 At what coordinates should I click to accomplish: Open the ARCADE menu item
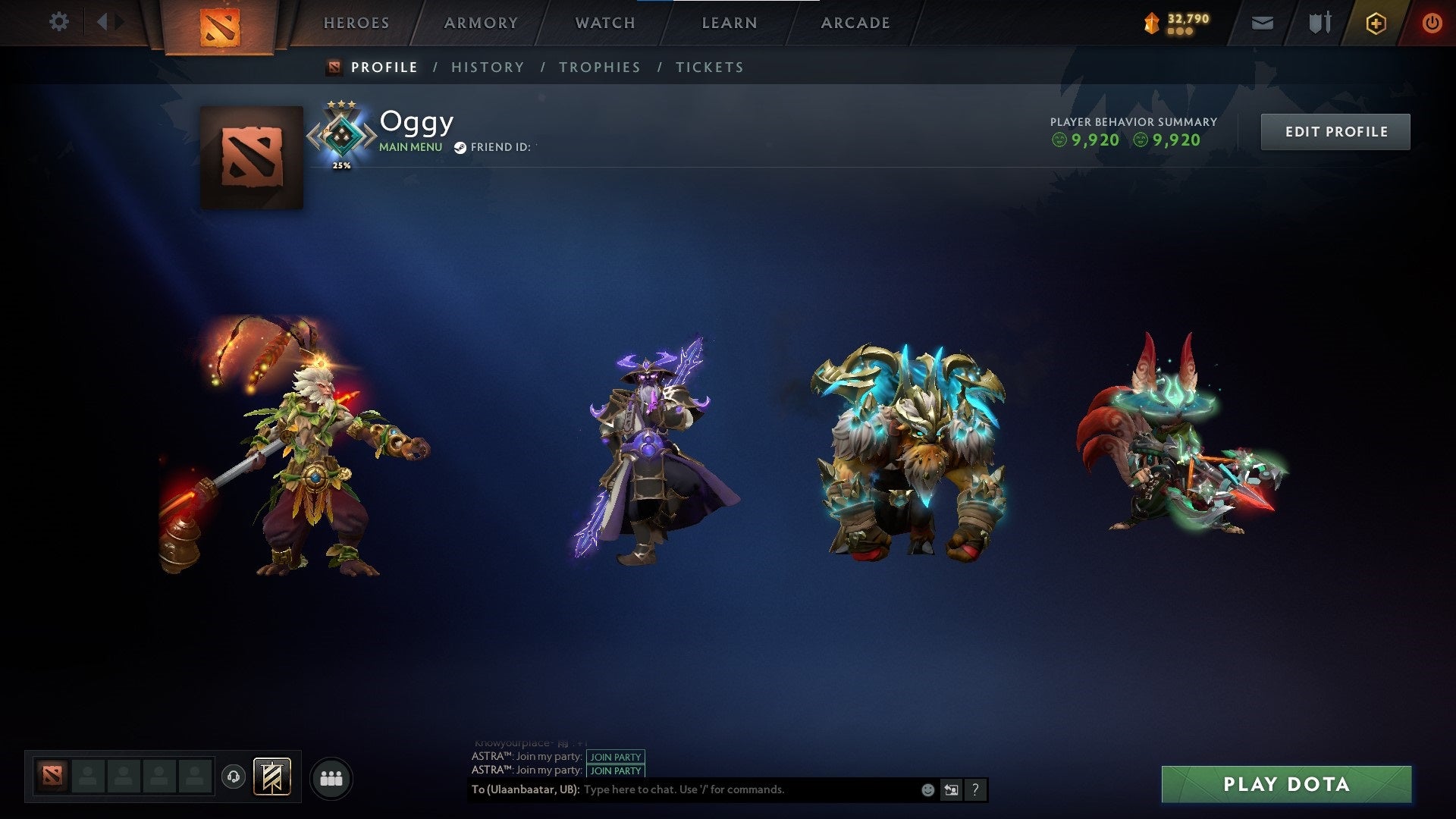[855, 23]
